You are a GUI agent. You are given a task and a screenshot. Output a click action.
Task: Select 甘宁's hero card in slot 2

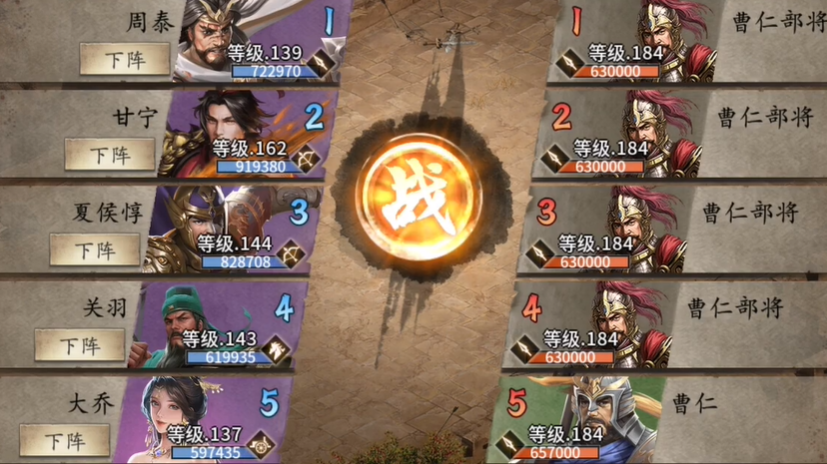click(x=250, y=135)
